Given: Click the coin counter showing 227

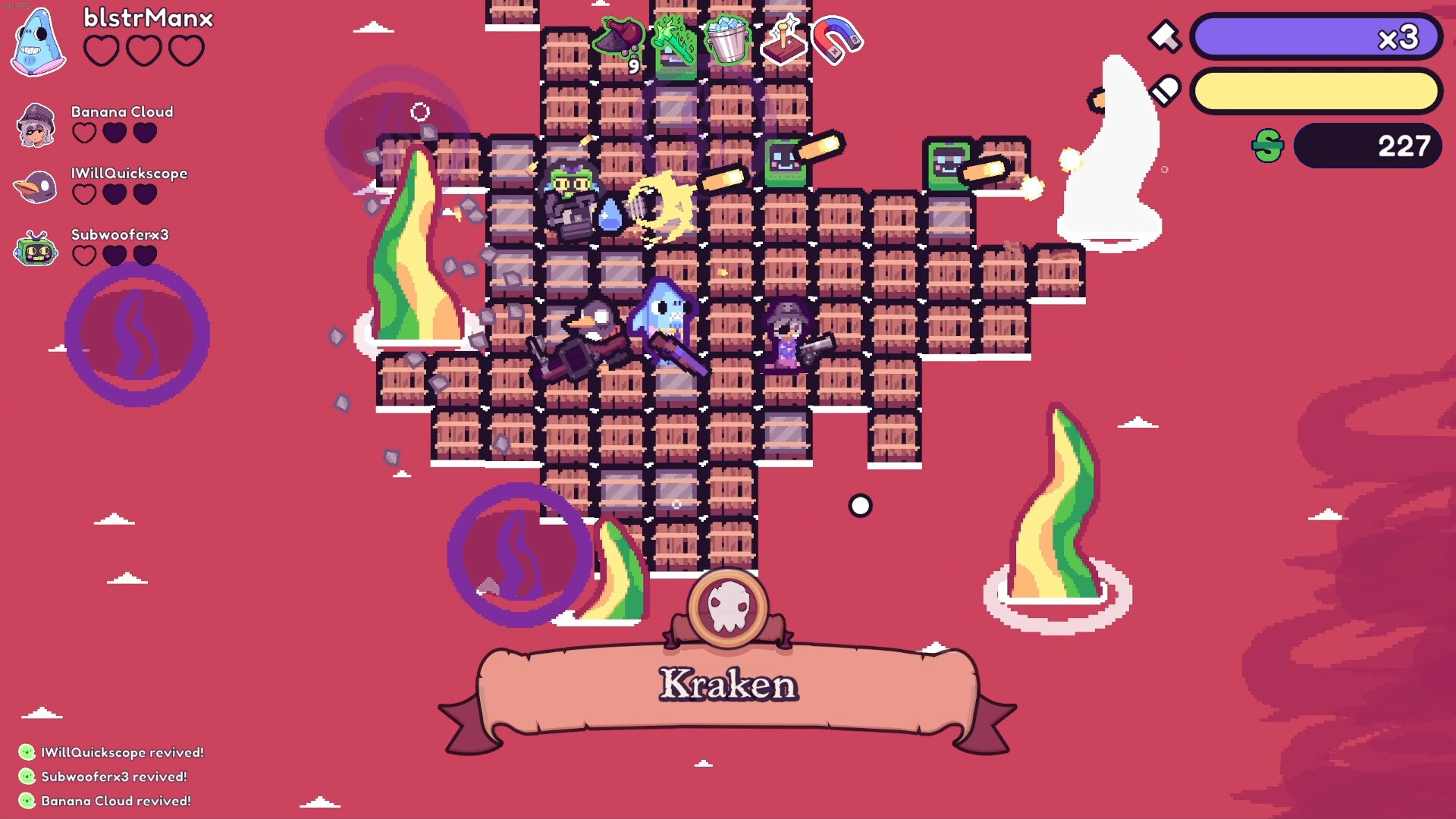Looking at the screenshot, I should click(x=1367, y=146).
